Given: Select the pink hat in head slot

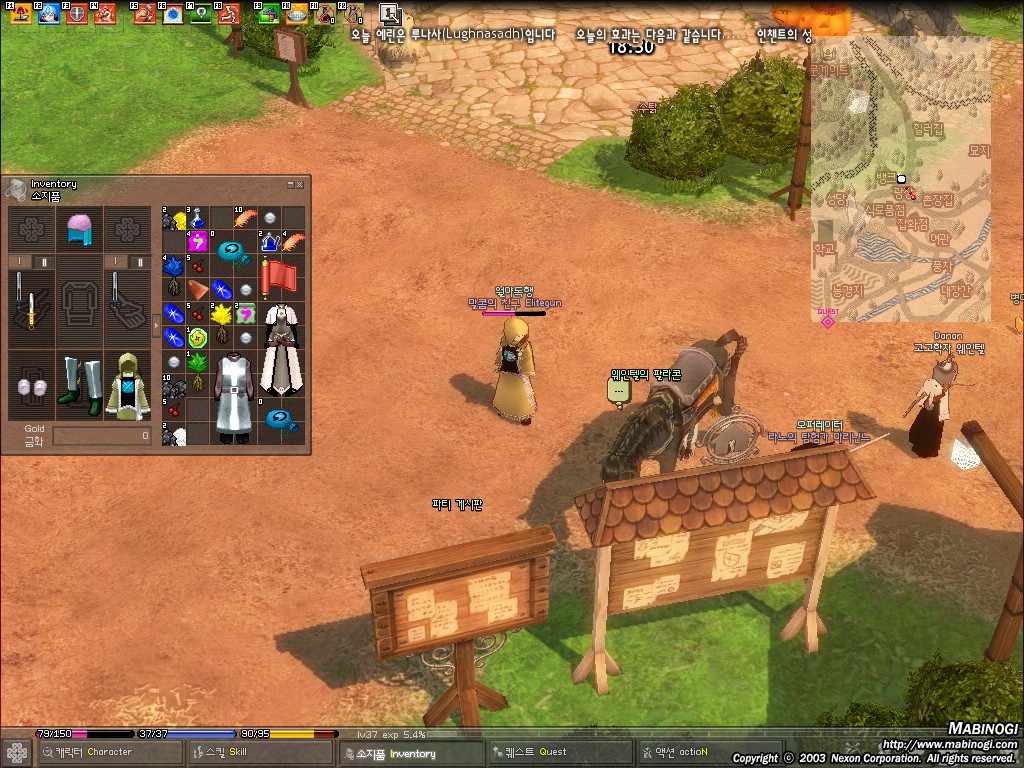Looking at the screenshot, I should point(79,229).
